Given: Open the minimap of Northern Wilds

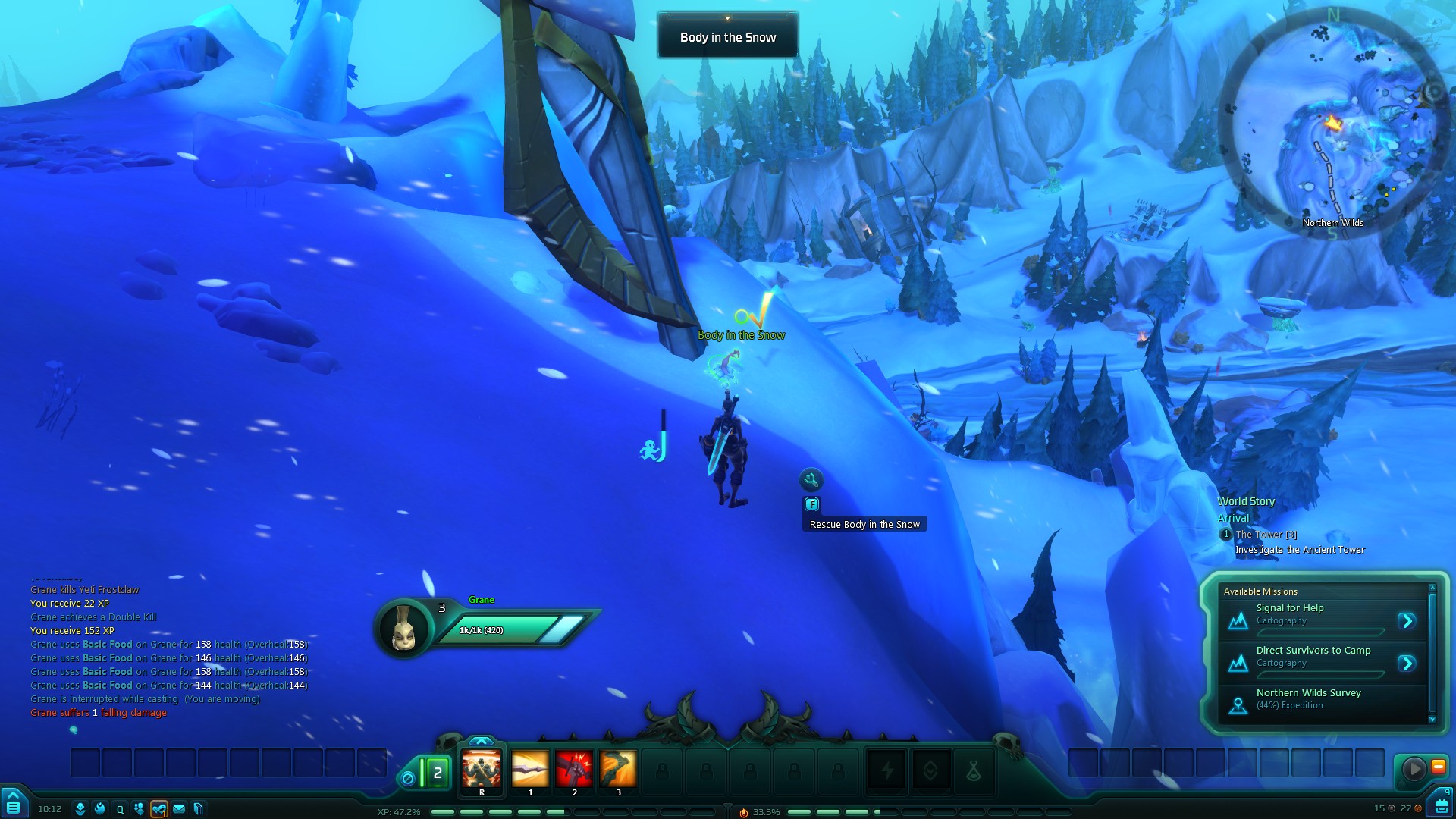Looking at the screenshot, I should [x=1334, y=125].
